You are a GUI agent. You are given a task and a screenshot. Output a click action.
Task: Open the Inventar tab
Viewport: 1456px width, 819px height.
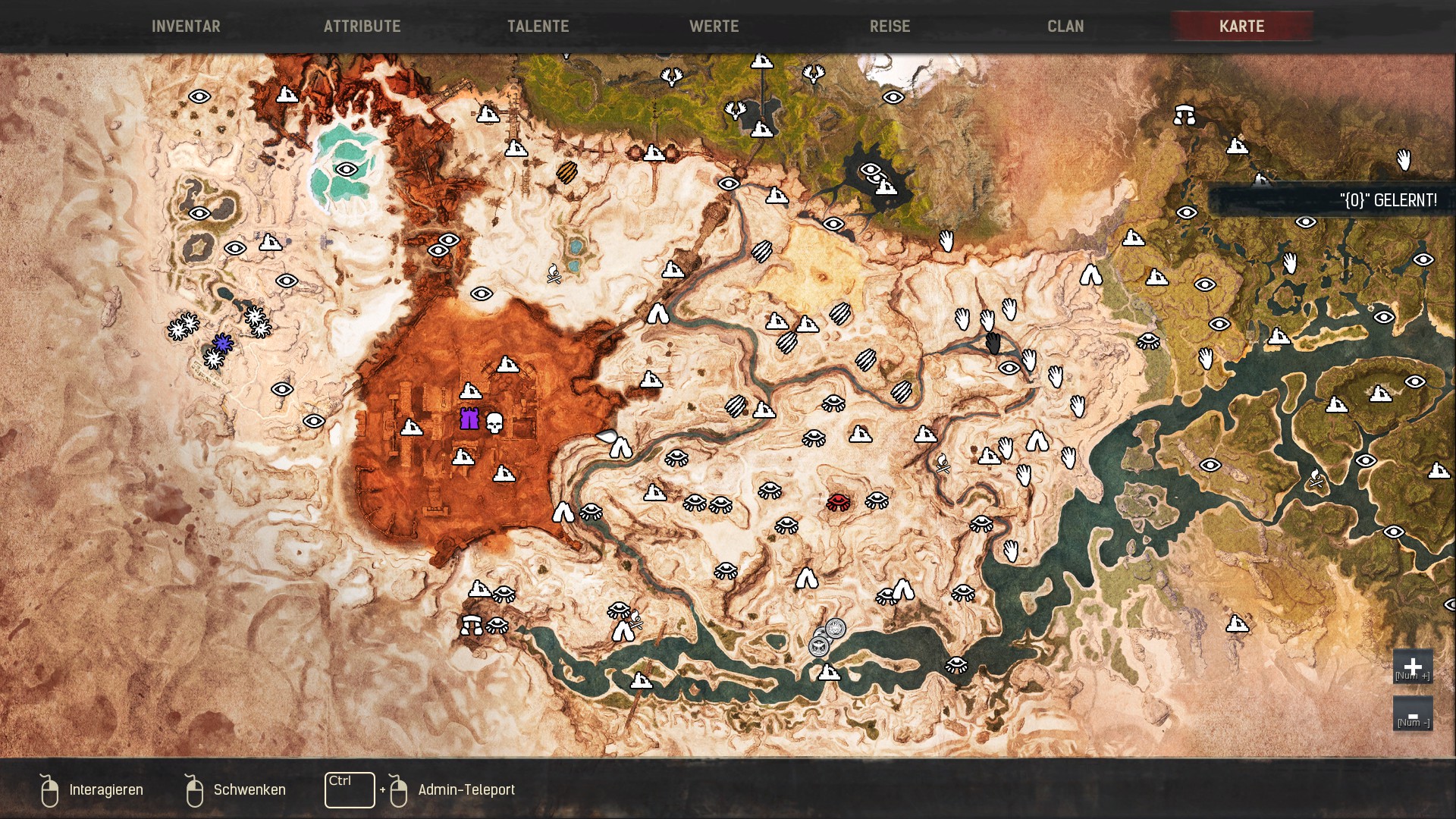(x=186, y=27)
